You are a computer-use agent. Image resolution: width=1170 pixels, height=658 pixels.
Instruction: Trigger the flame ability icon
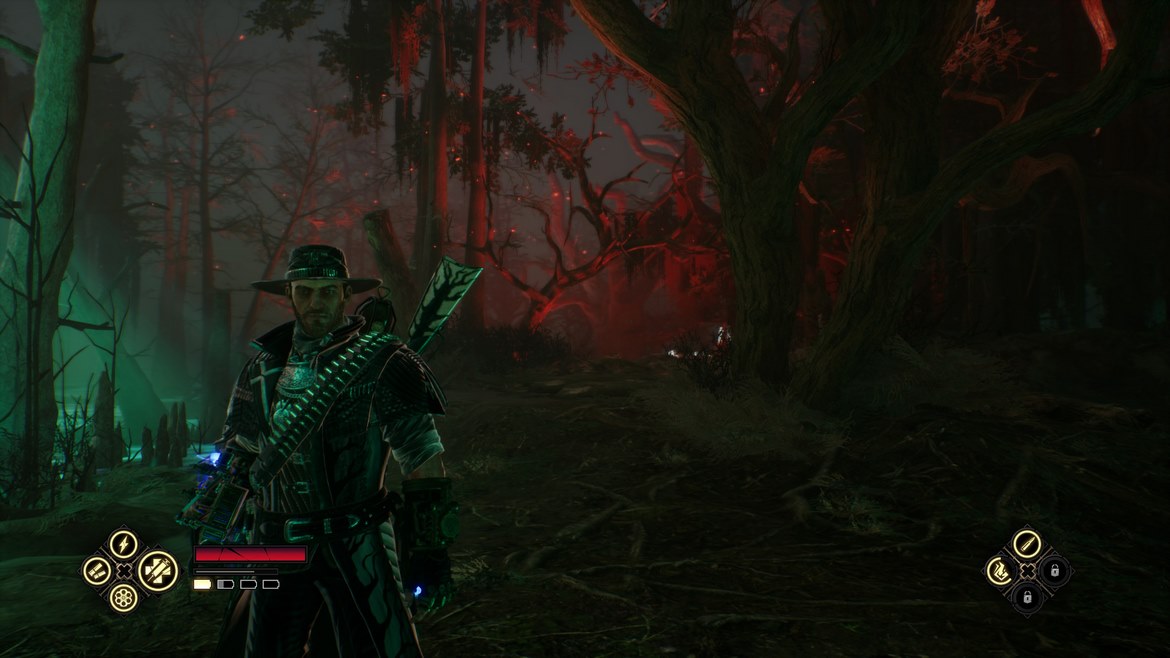pyautogui.click(x=999, y=571)
